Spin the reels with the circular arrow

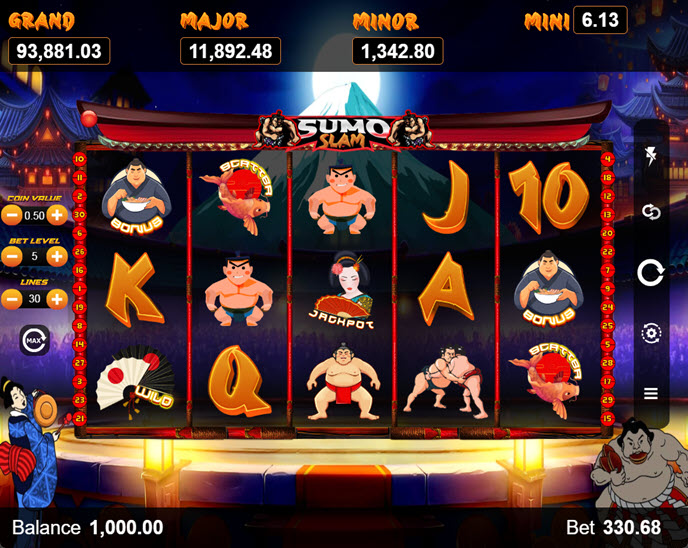651,272
